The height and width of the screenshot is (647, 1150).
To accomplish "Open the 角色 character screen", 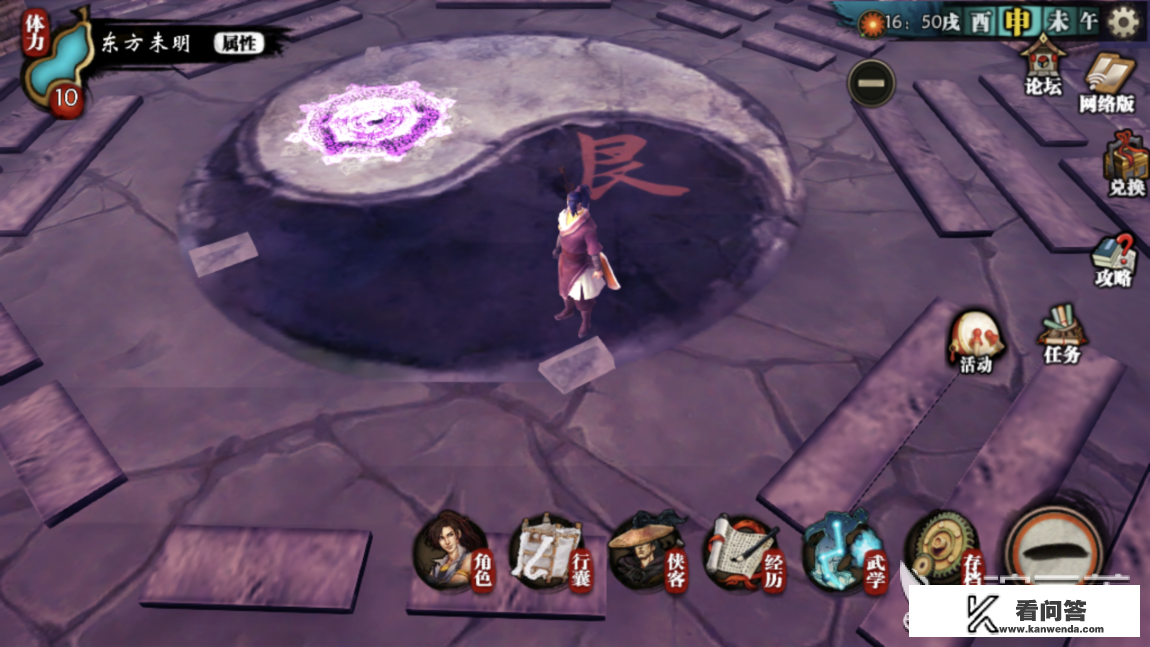I will pyautogui.click(x=452, y=552).
